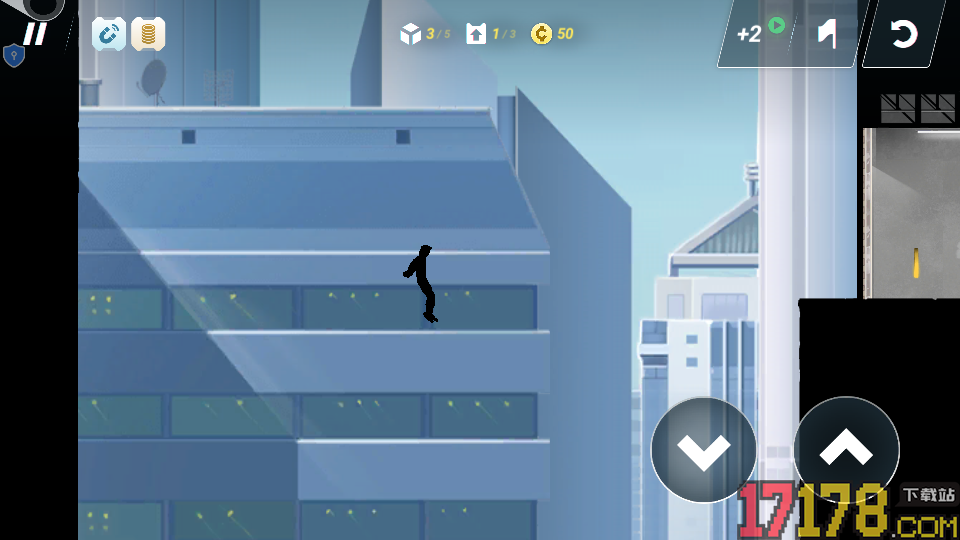Viewport: 960px width, 540px height.
Task: Pause the game
Action: coord(35,34)
